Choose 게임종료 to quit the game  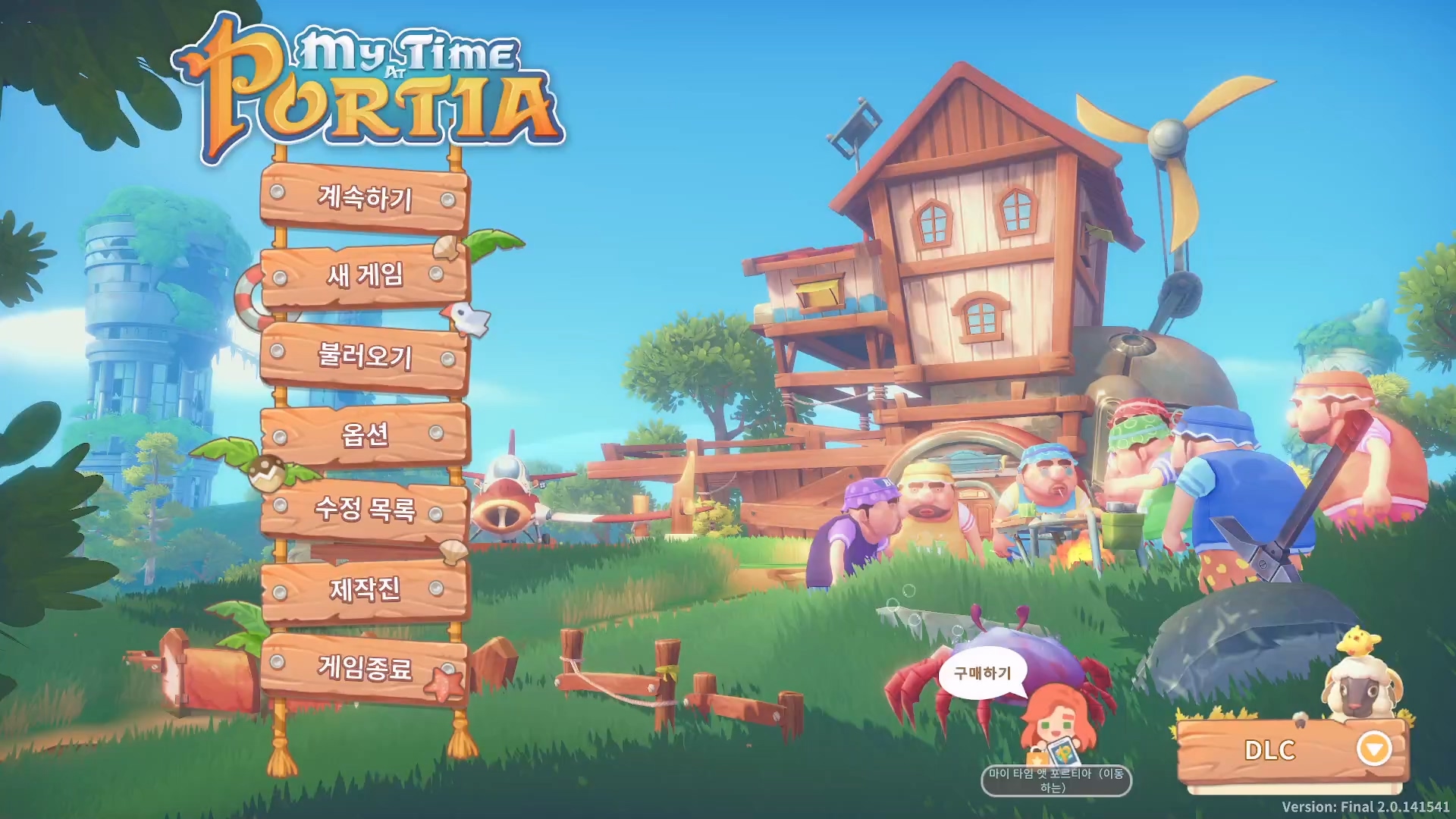pyautogui.click(x=364, y=668)
